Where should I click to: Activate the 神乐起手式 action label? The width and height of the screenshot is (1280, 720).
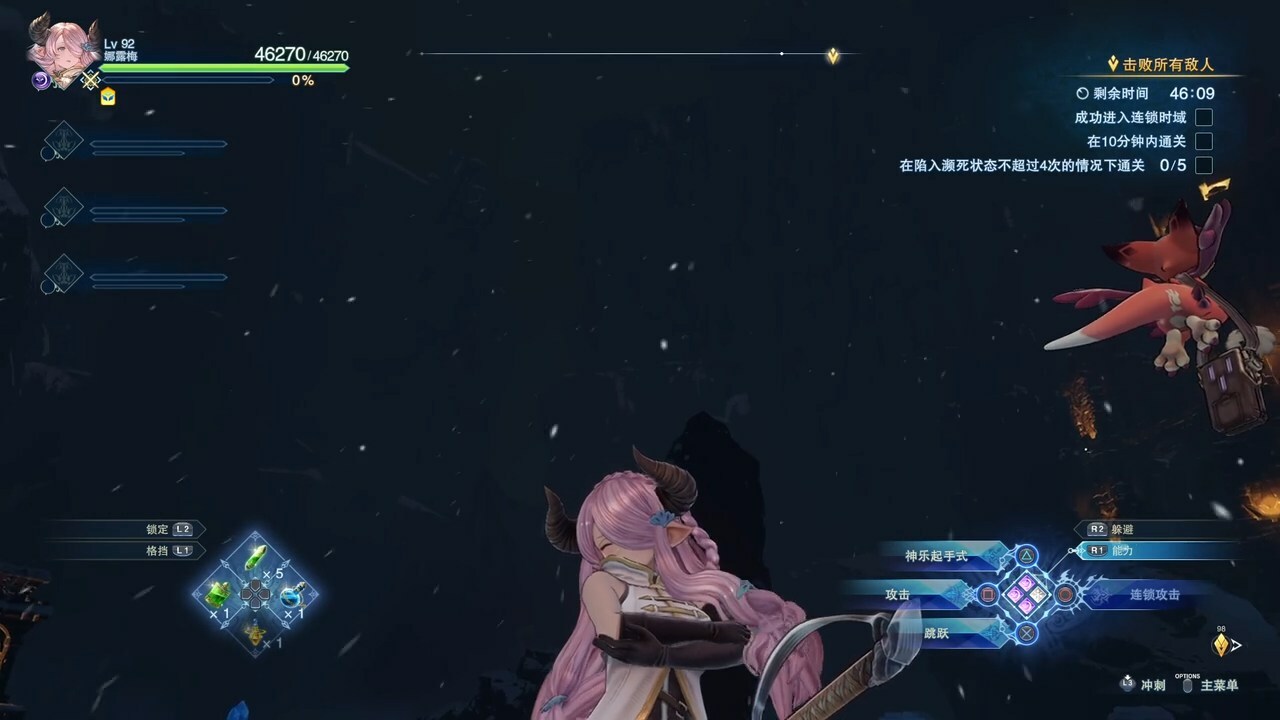[937, 556]
